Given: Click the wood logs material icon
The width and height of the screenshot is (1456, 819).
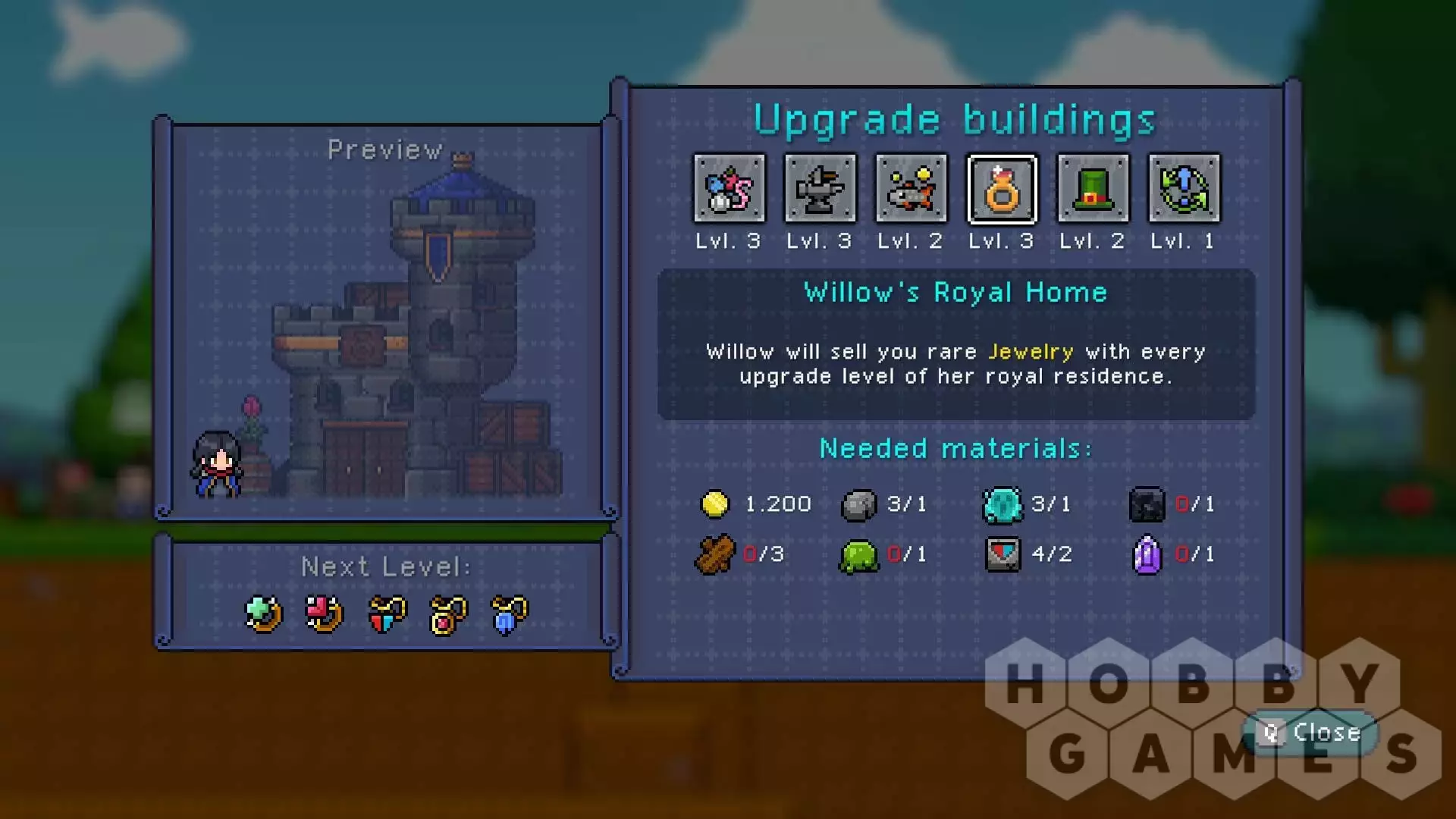Looking at the screenshot, I should (x=714, y=555).
